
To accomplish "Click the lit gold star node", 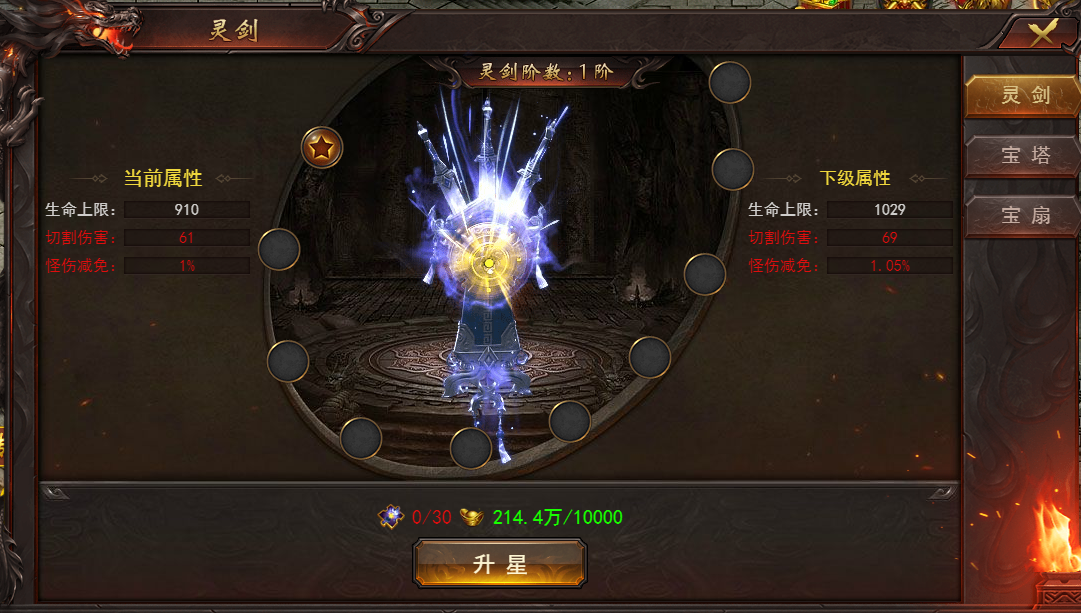I will click(x=322, y=148).
